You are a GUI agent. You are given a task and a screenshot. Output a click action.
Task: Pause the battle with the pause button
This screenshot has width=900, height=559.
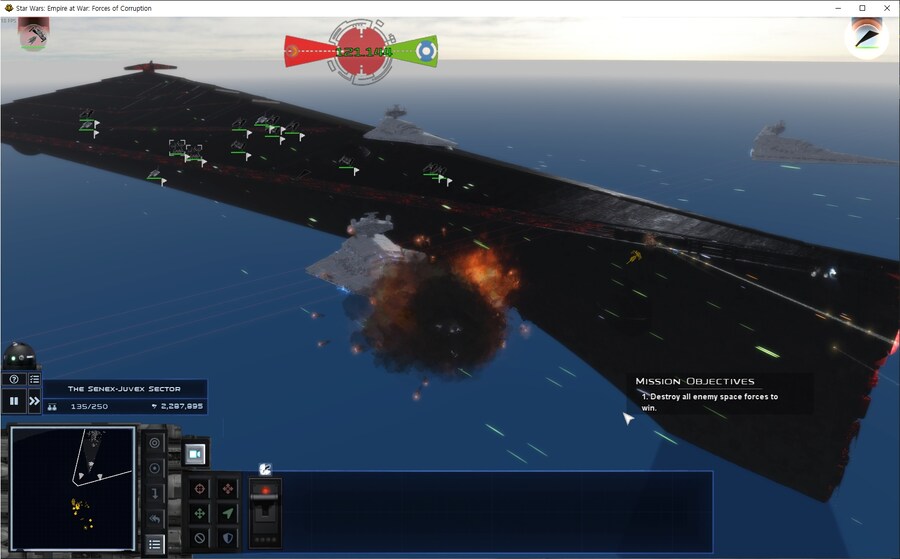(14, 401)
